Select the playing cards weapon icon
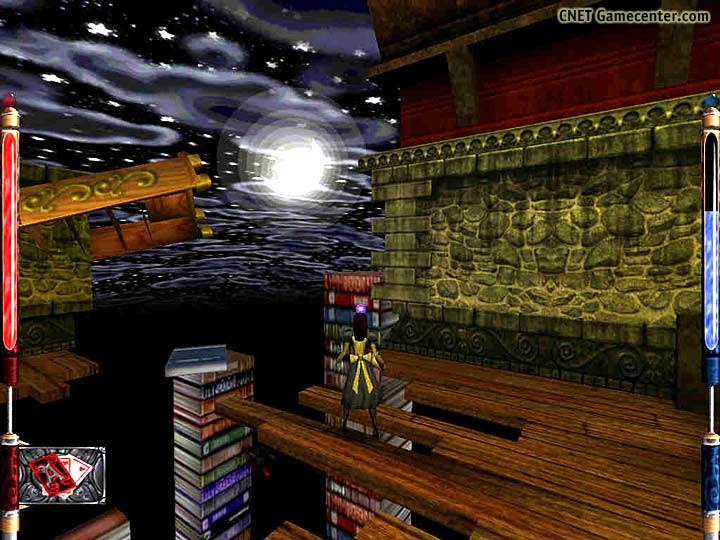720x540 pixels. pos(61,474)
